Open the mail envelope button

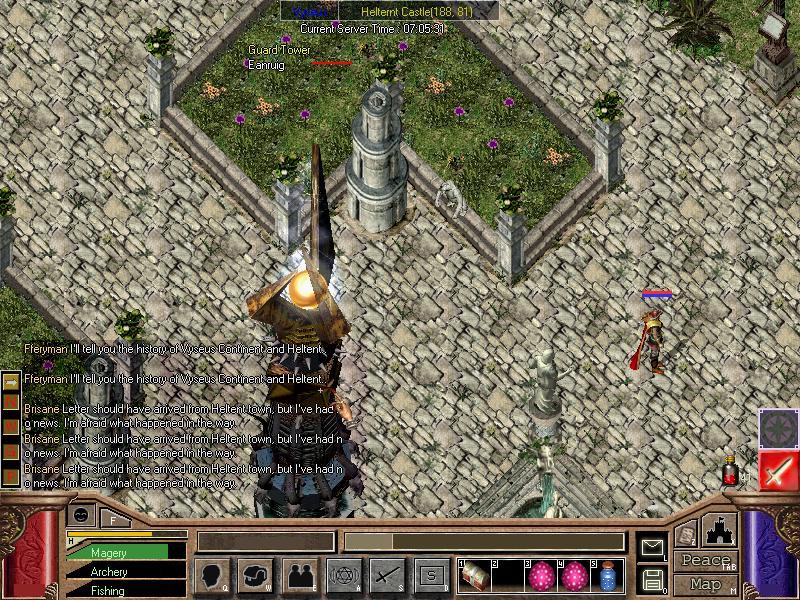point(652,547)
